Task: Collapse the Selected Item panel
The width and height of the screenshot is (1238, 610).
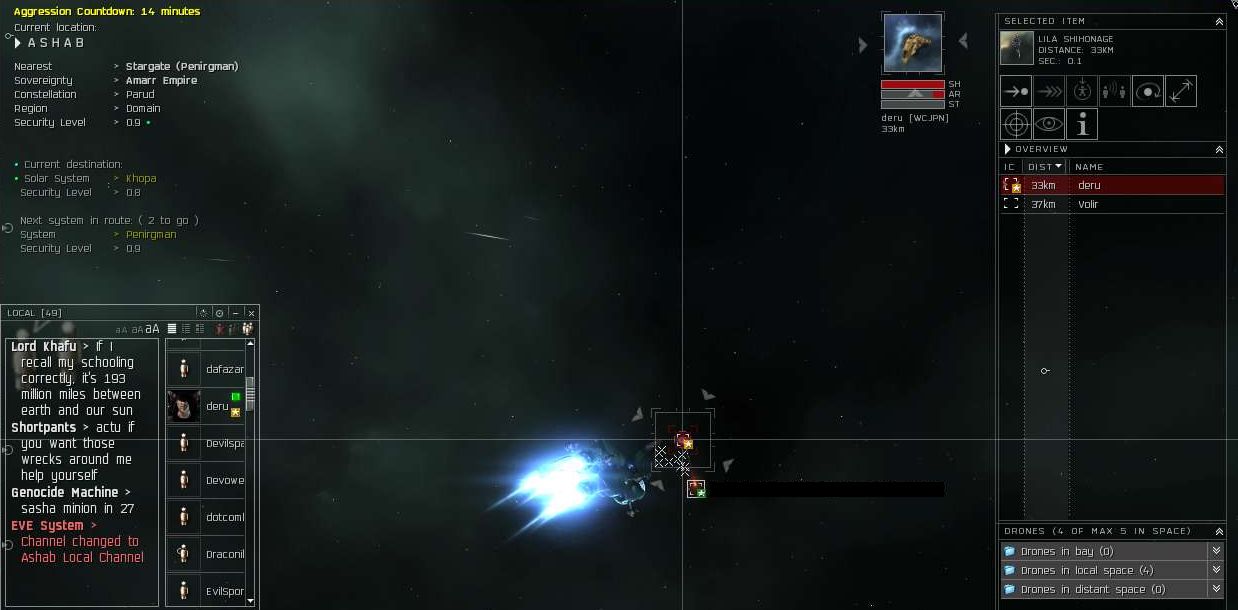Action: coord(1219,21)
